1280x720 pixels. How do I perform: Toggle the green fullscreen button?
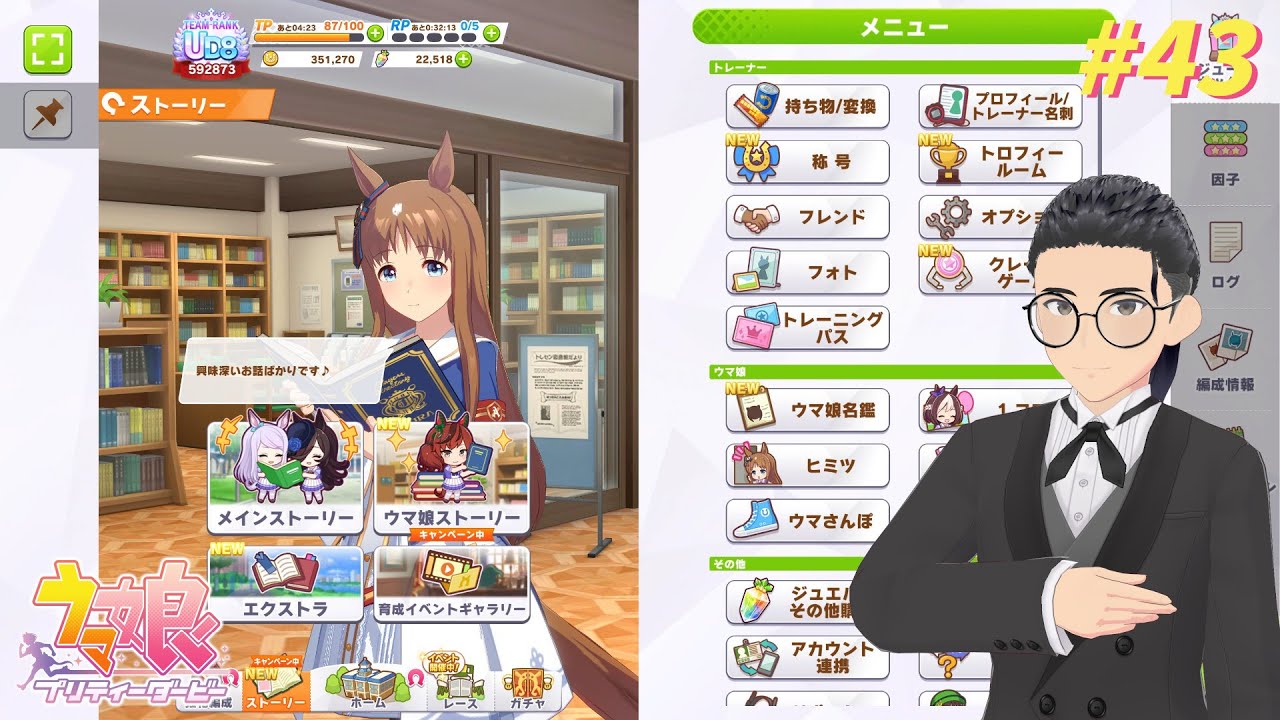[x=48, y=50]
